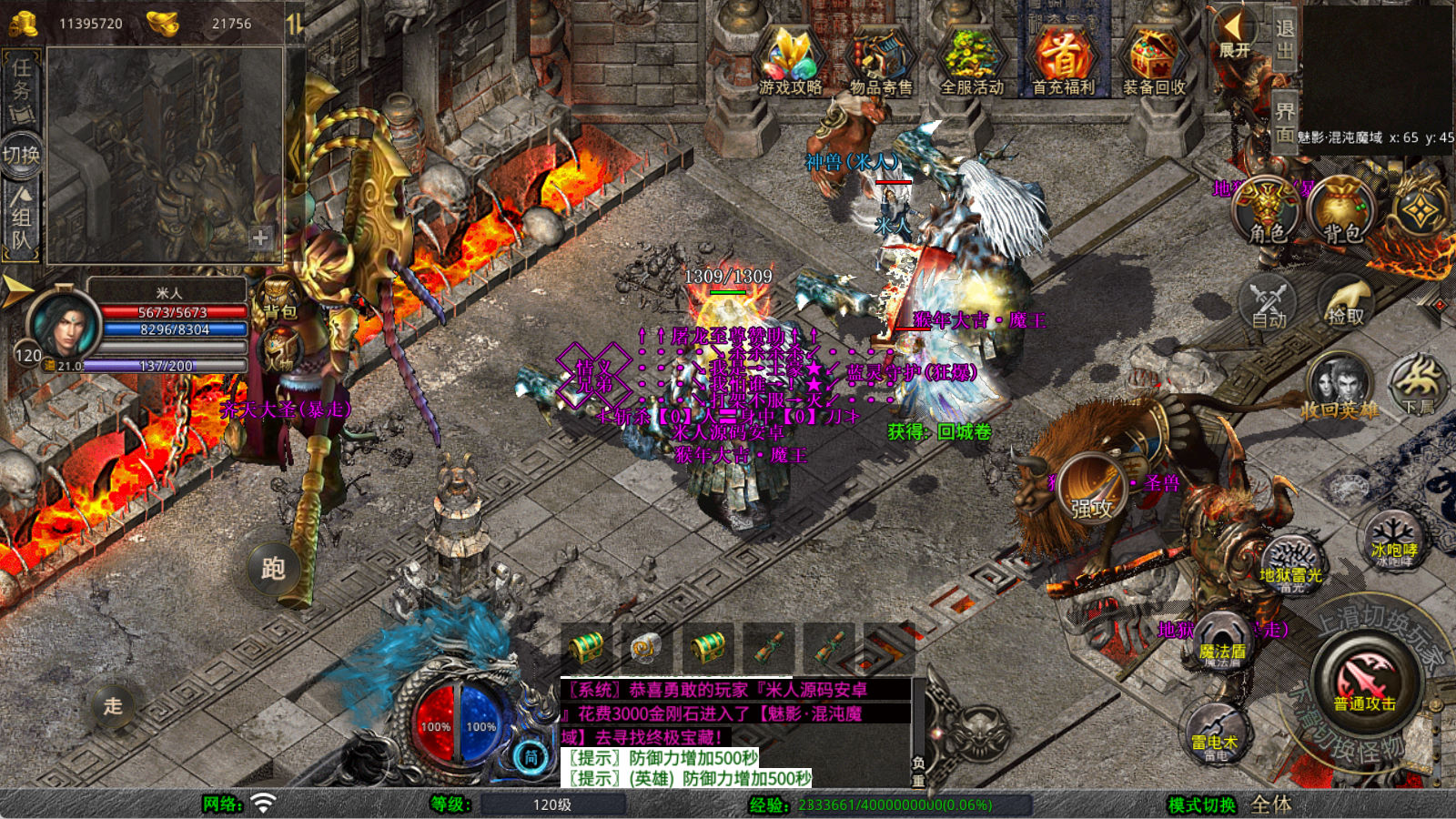1456x819 pixels.
Task: Select the 跑 run movement button
Action: [273, 569]
